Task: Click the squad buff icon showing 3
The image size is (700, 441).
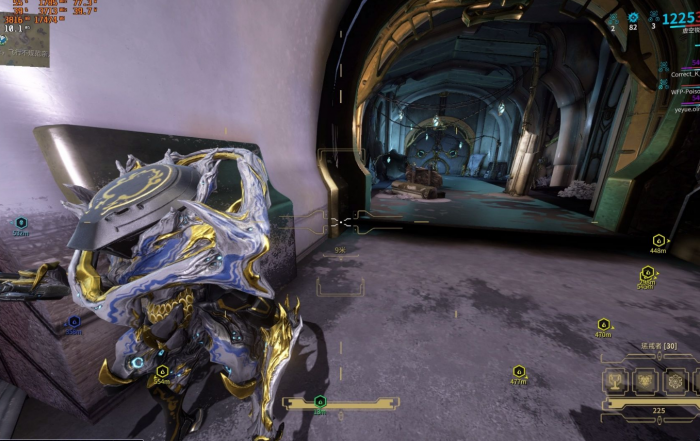Action: (654, 17)
